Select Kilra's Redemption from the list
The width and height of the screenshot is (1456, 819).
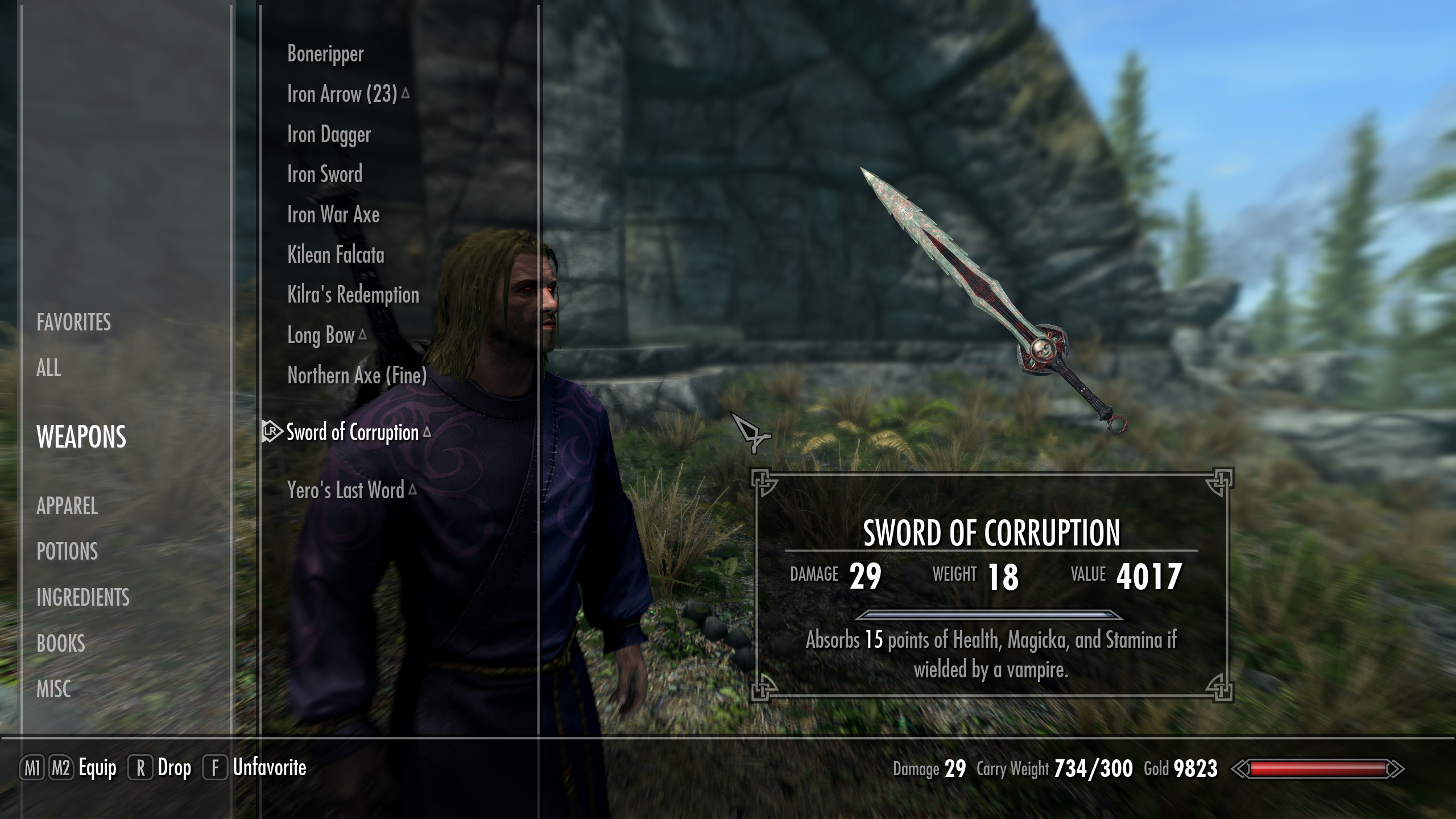click(353, 295)
